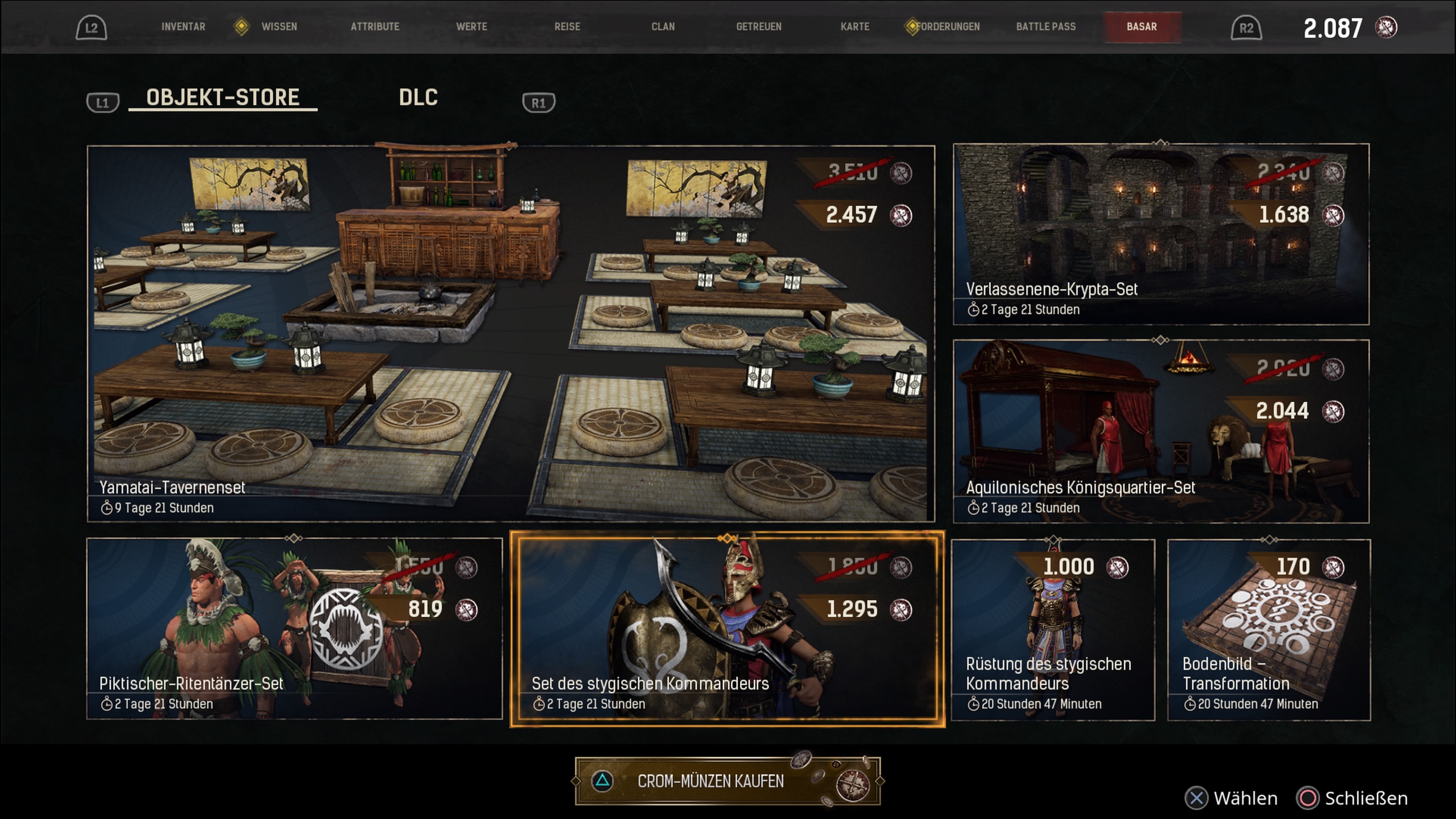Viewport: 1456px width, 819px height.
Task: Click the L2 shoulder button icon
Action: pos(91,27)
